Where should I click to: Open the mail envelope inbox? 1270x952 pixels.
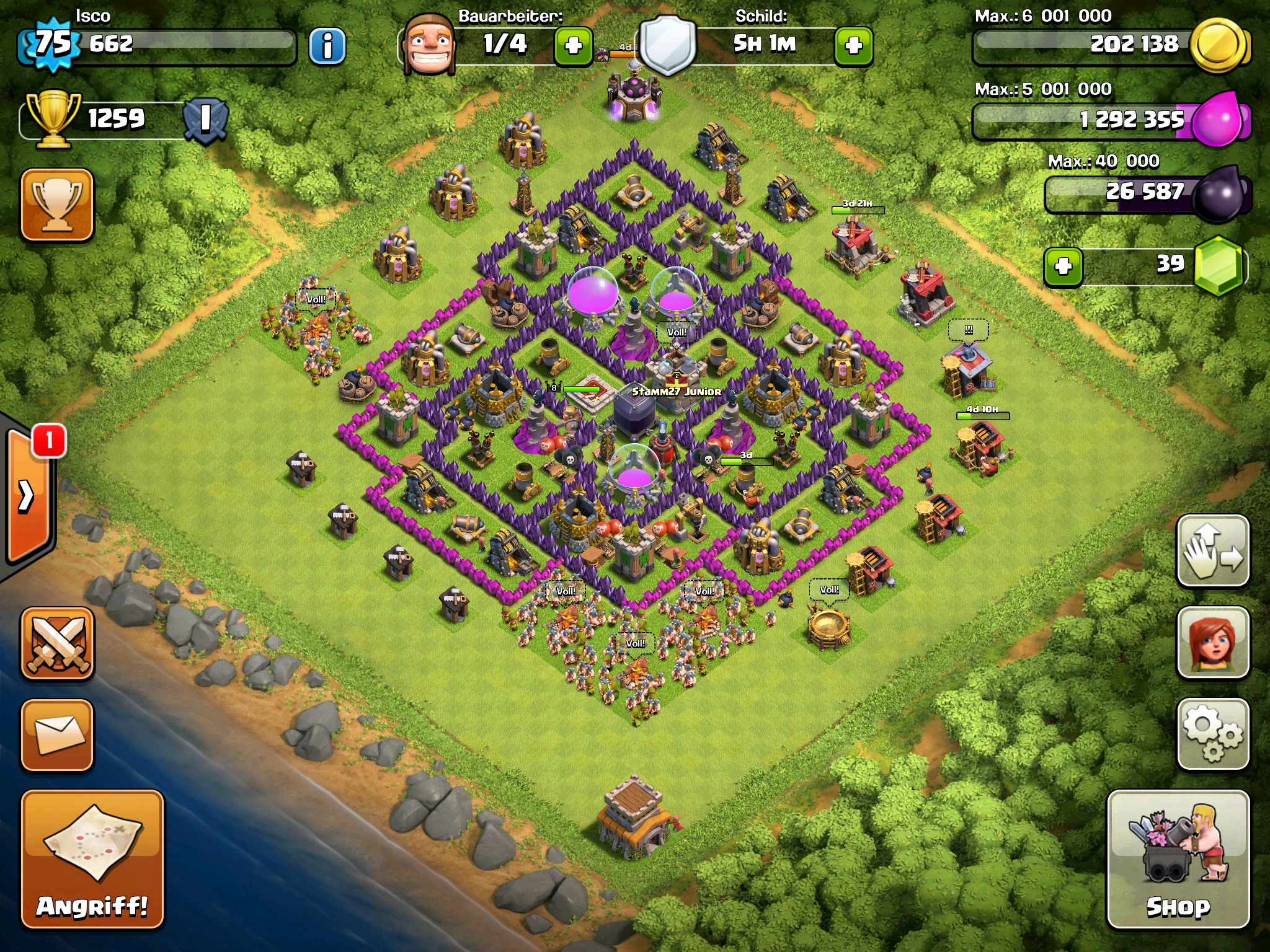coord(58,735)
